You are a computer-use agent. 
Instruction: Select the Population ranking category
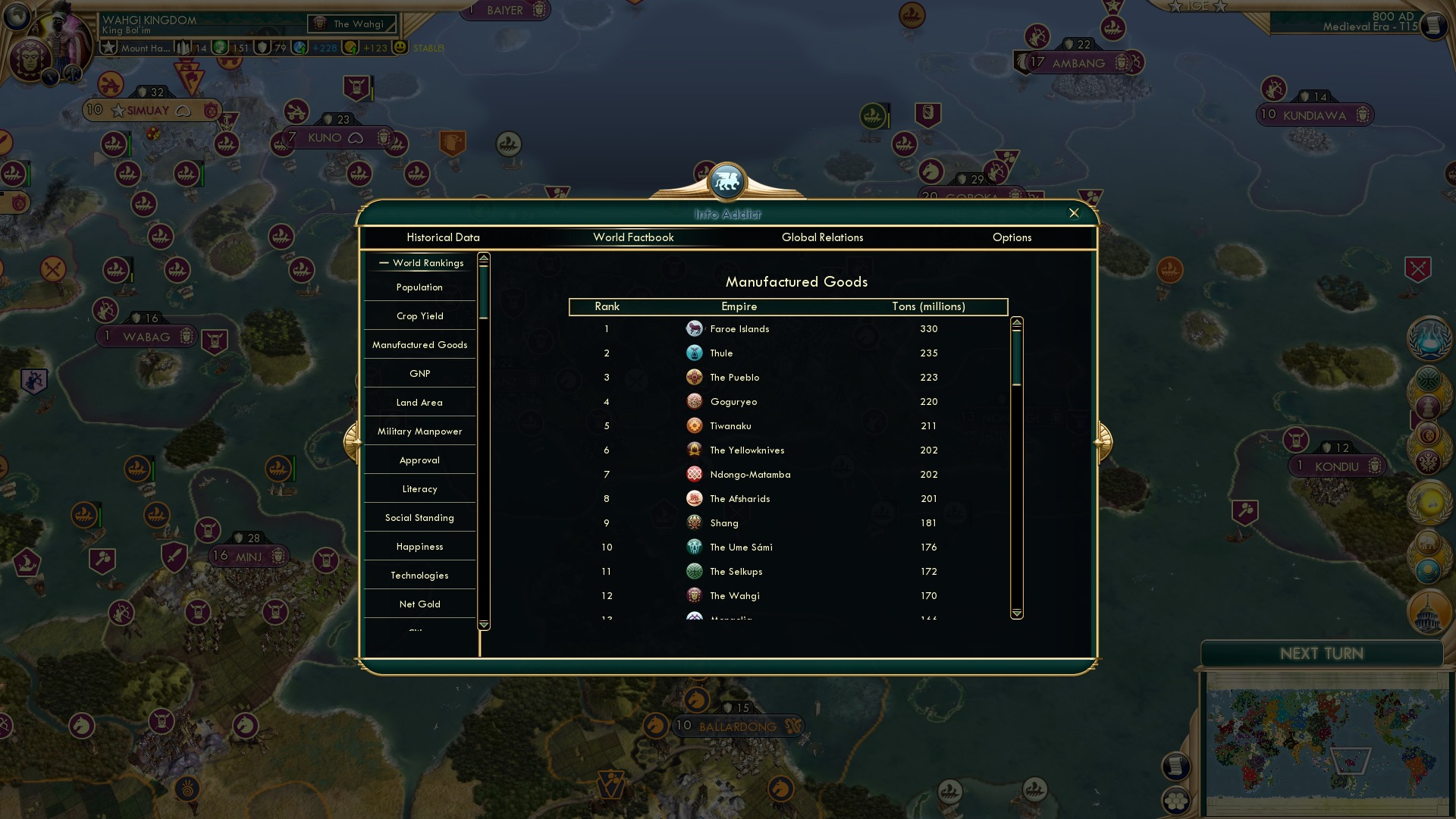(419, 287)
